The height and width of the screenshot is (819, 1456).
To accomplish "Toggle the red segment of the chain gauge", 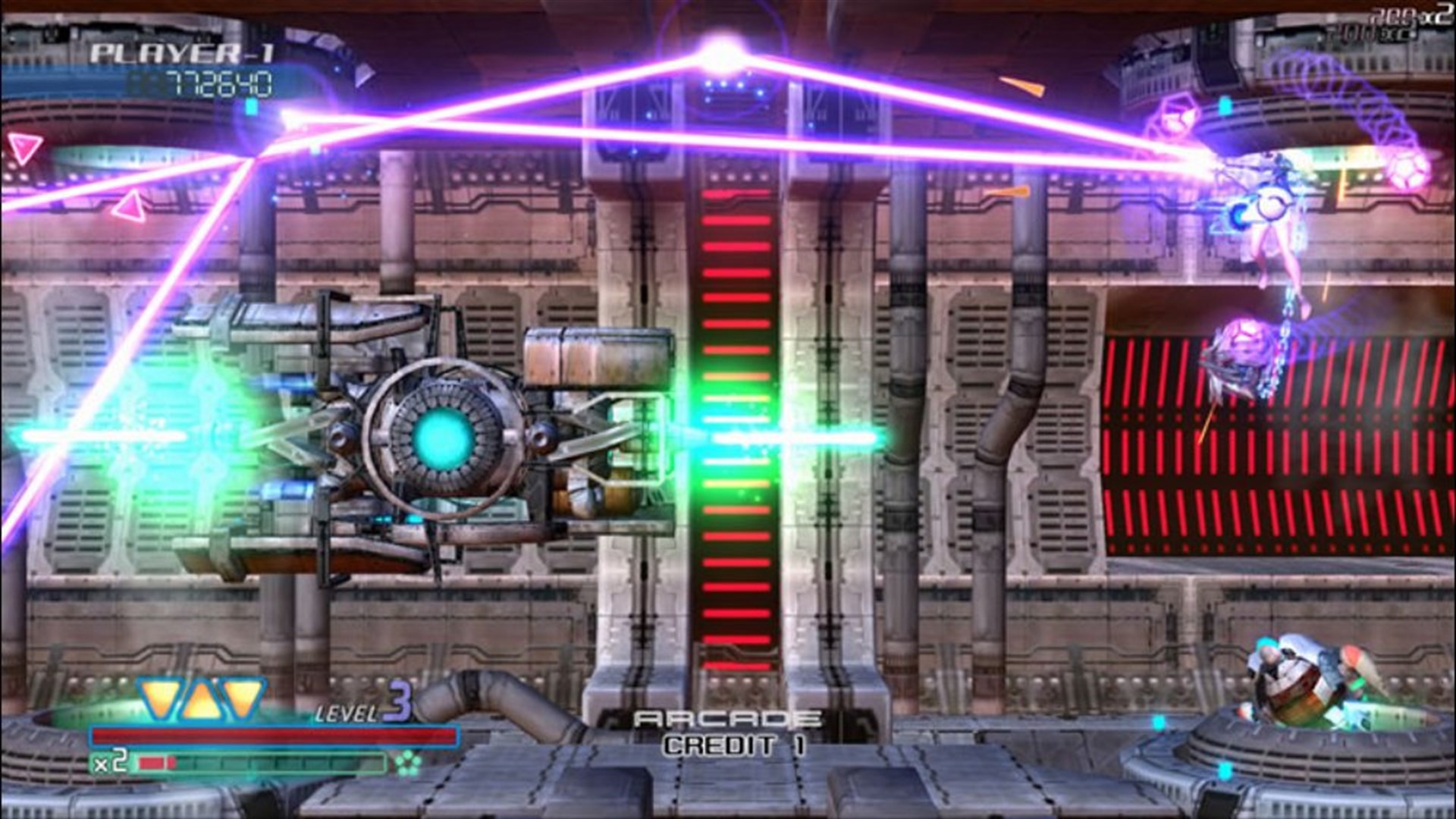I will click(x=156, y=761).
